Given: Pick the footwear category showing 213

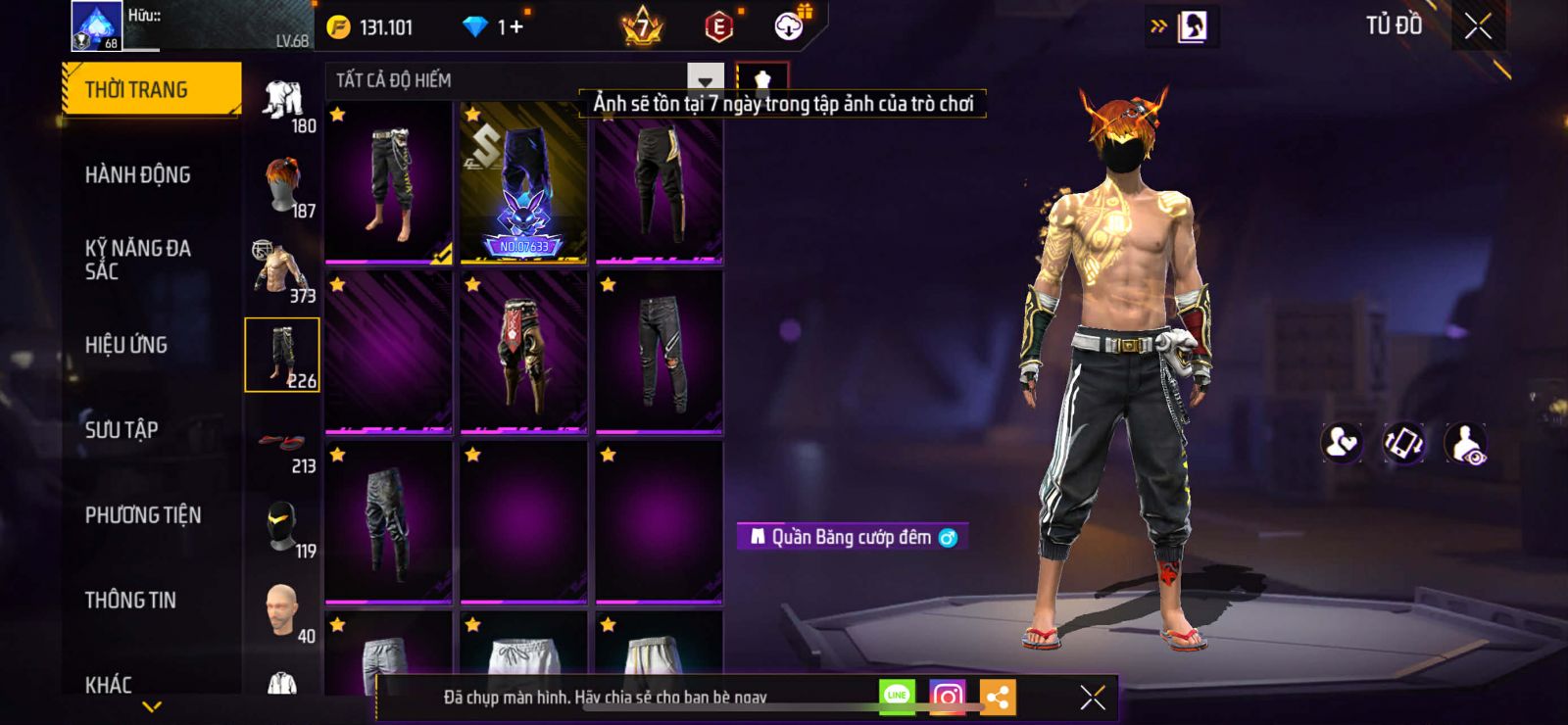Looking at the screenshot, I should click(x=282, y=443).
